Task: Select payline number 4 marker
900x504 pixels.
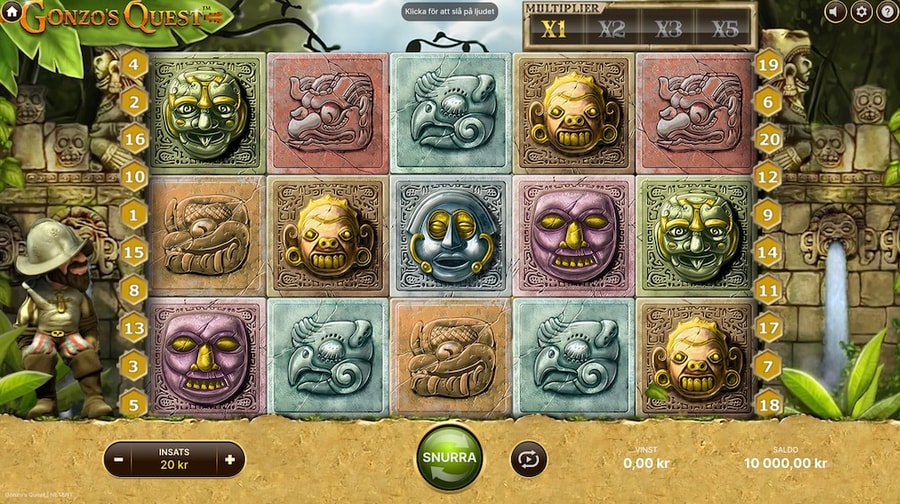Action: coord(135,64)
